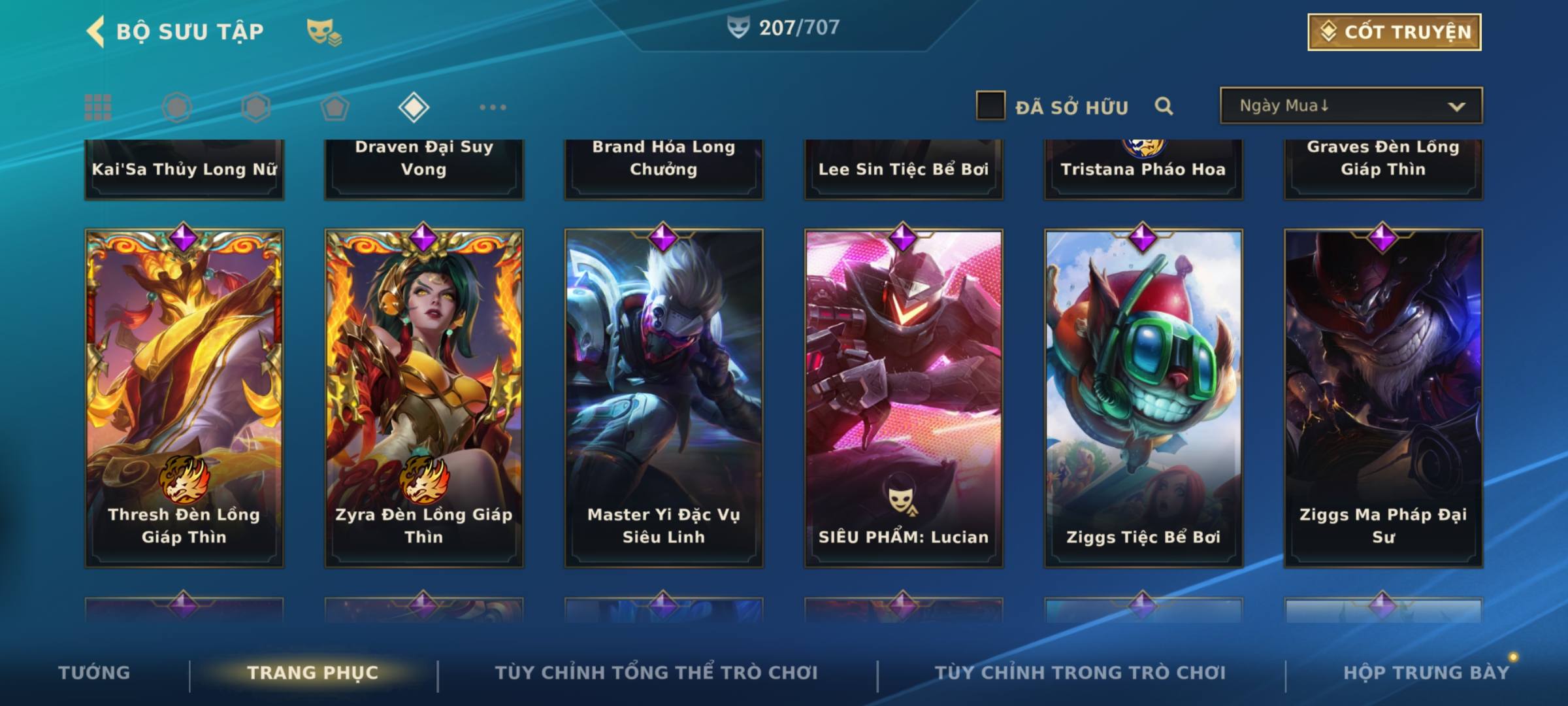Toggle the Đã Sở Hữu checkbox

(990, 106)
